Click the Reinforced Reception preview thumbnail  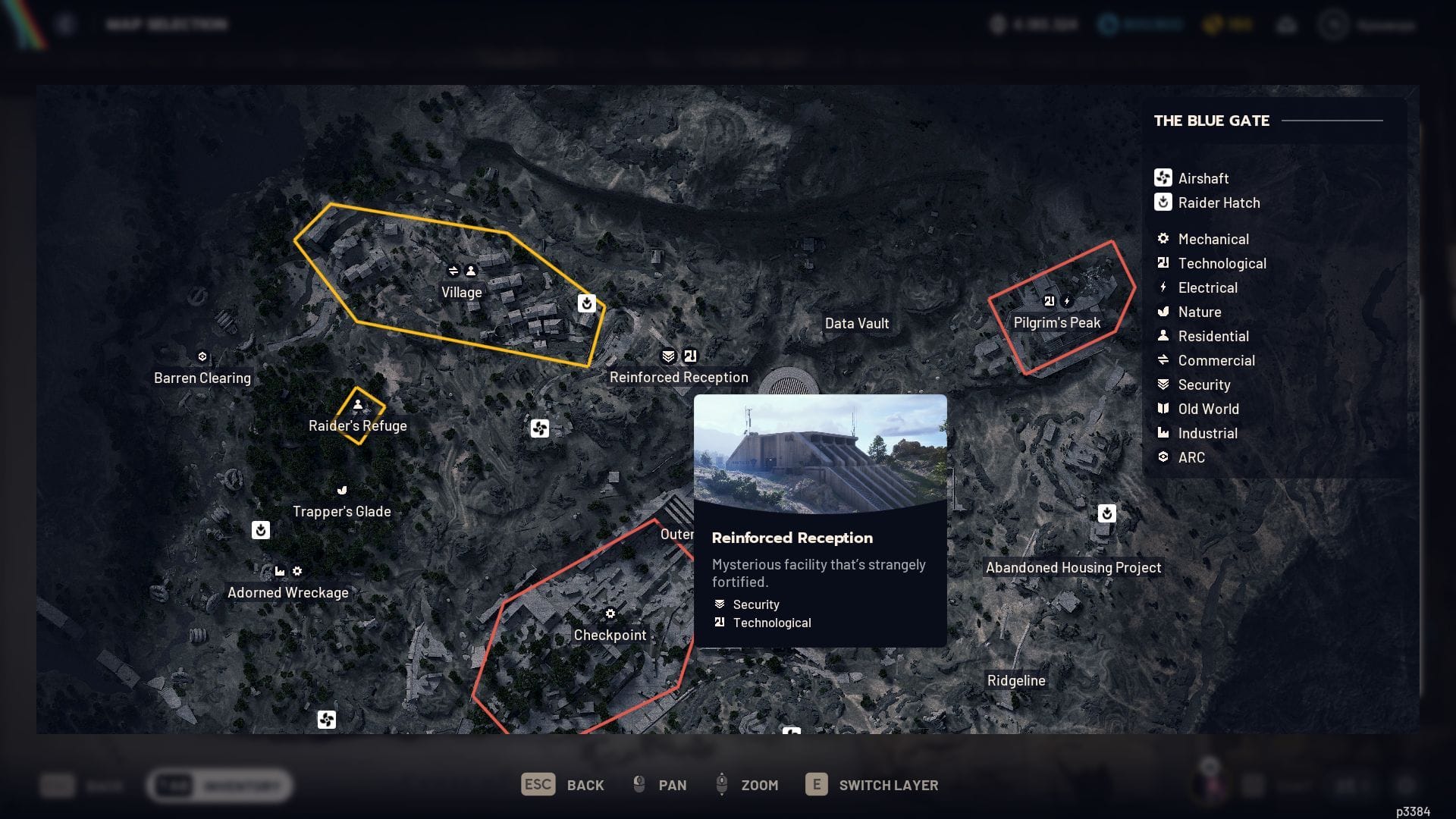pyautogui.click(x=820, y=453)
